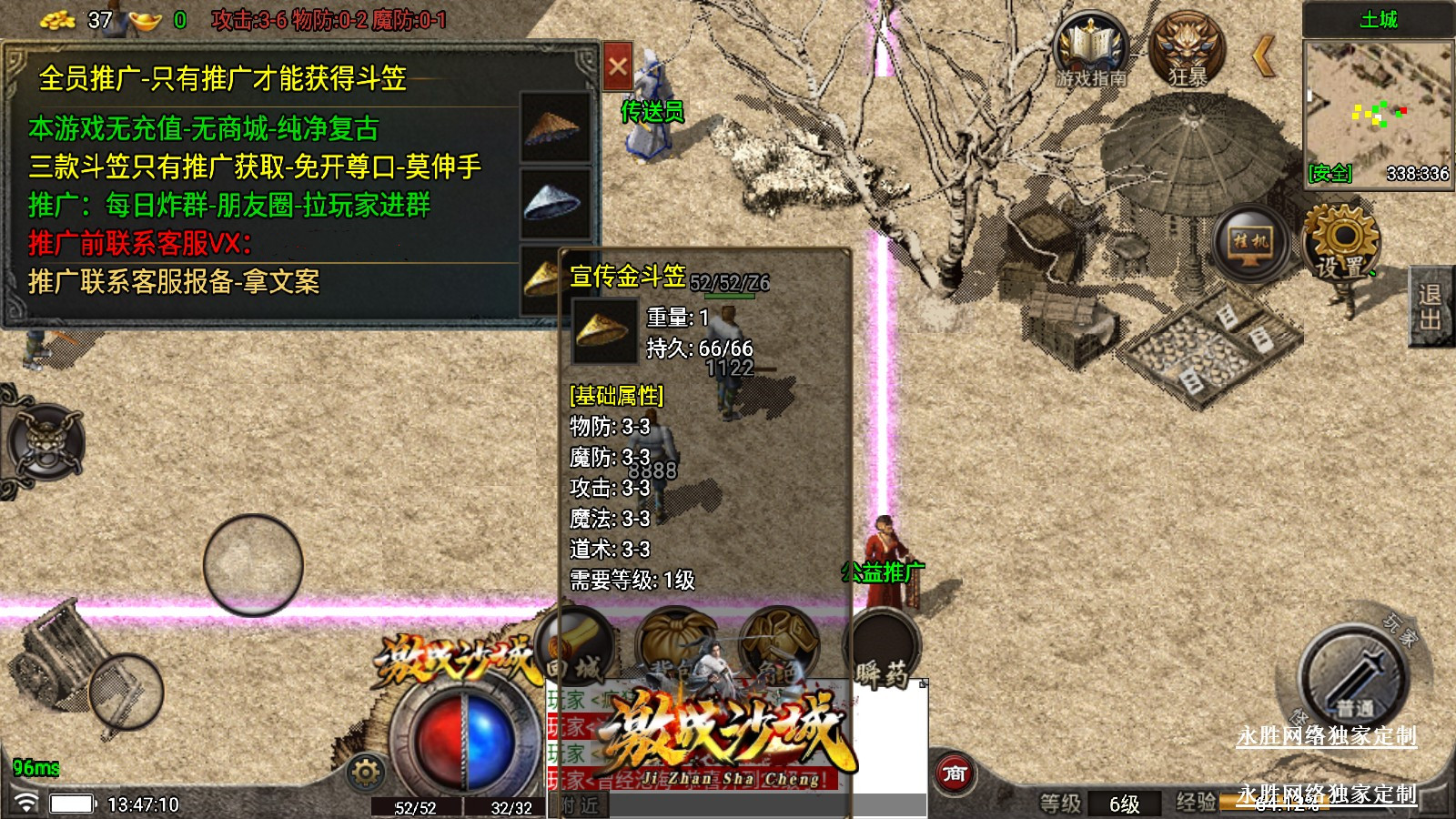Open the 游戏指南 game guide book
1456x819 pixels.
point(1090,51)
